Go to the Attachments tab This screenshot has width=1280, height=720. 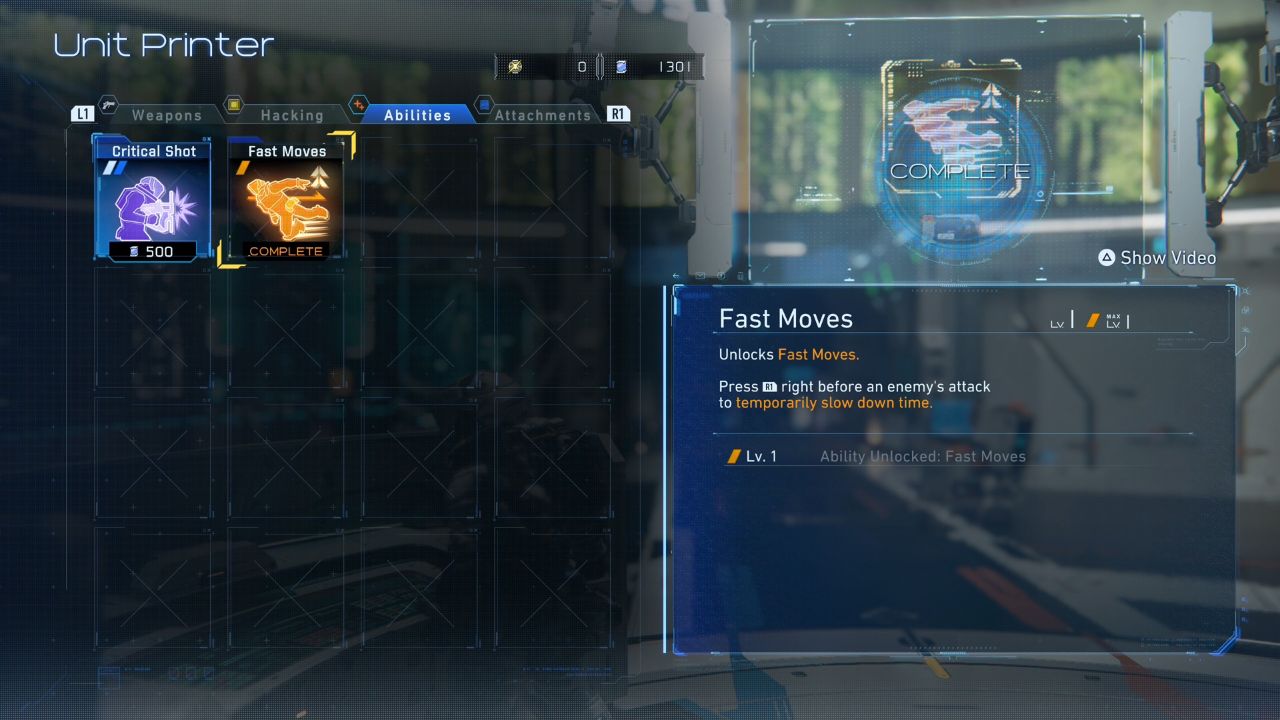point(541,115)
